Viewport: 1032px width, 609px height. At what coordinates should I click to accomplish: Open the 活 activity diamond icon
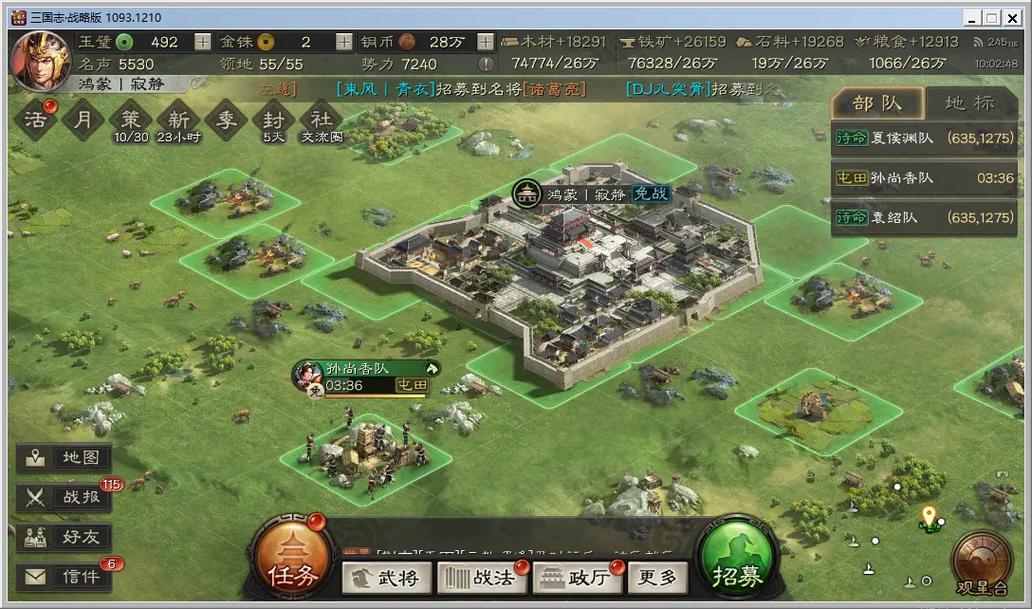(35, 120)
